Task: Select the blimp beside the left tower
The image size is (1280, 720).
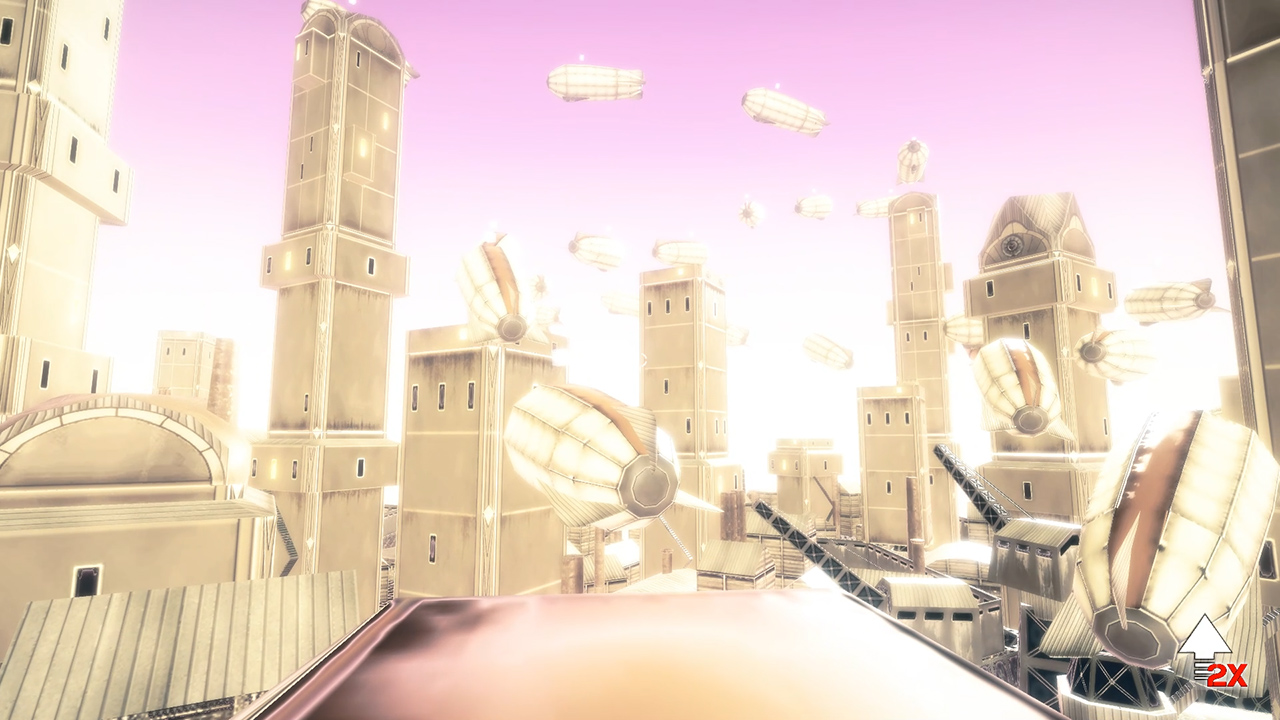Action: coord(490,290)
